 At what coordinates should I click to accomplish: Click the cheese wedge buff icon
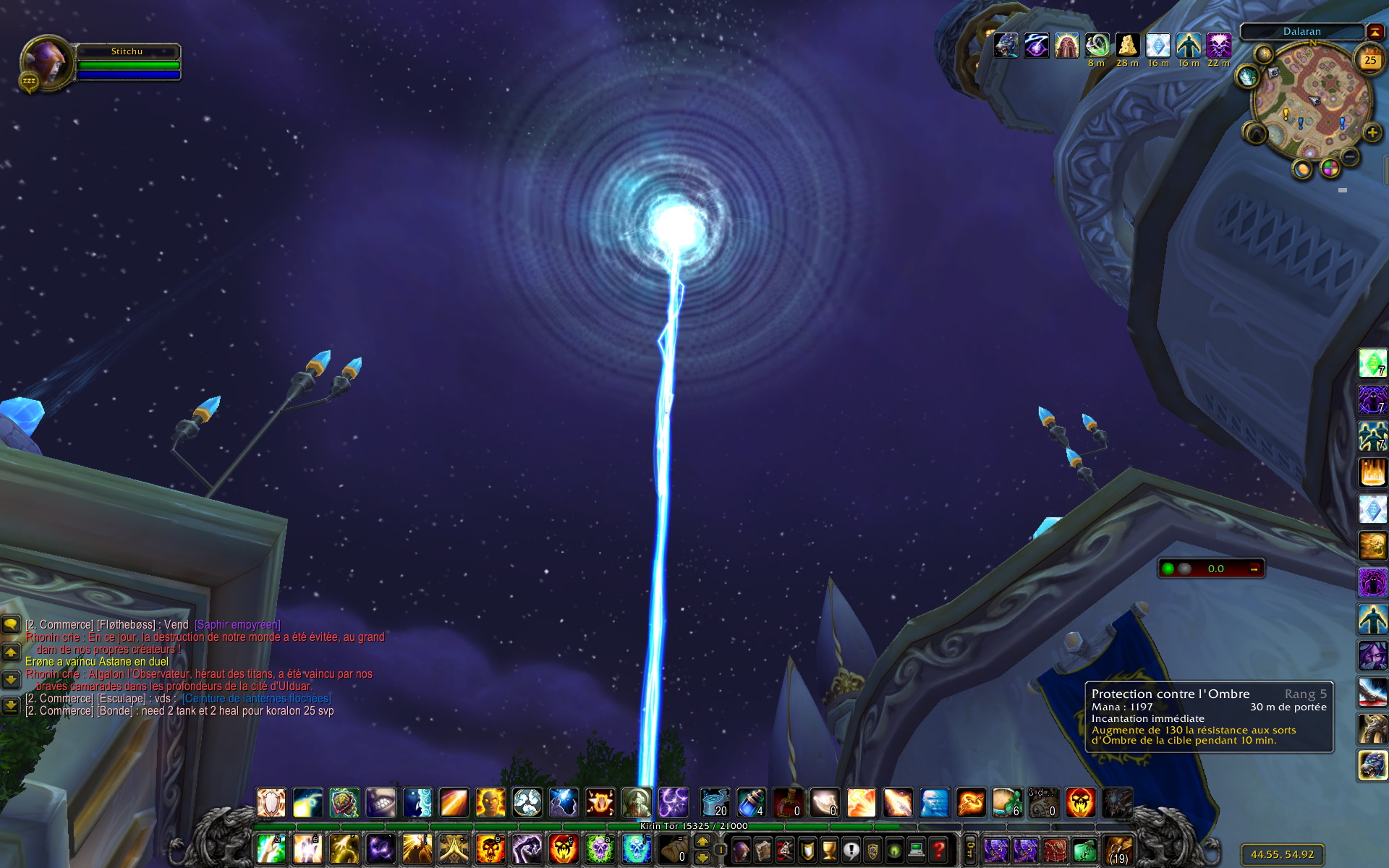point(1127,46)
